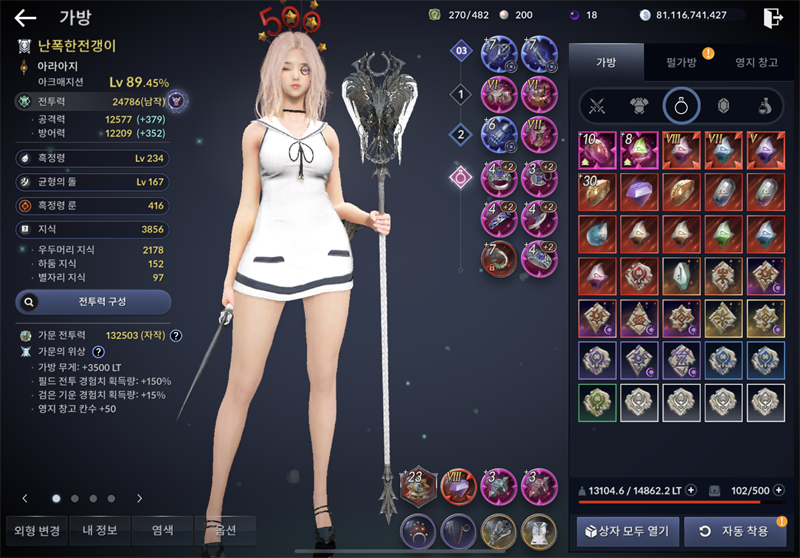Select equipment preset 2
This screenshot has width=800, height=558.
(x=460, y=135)
